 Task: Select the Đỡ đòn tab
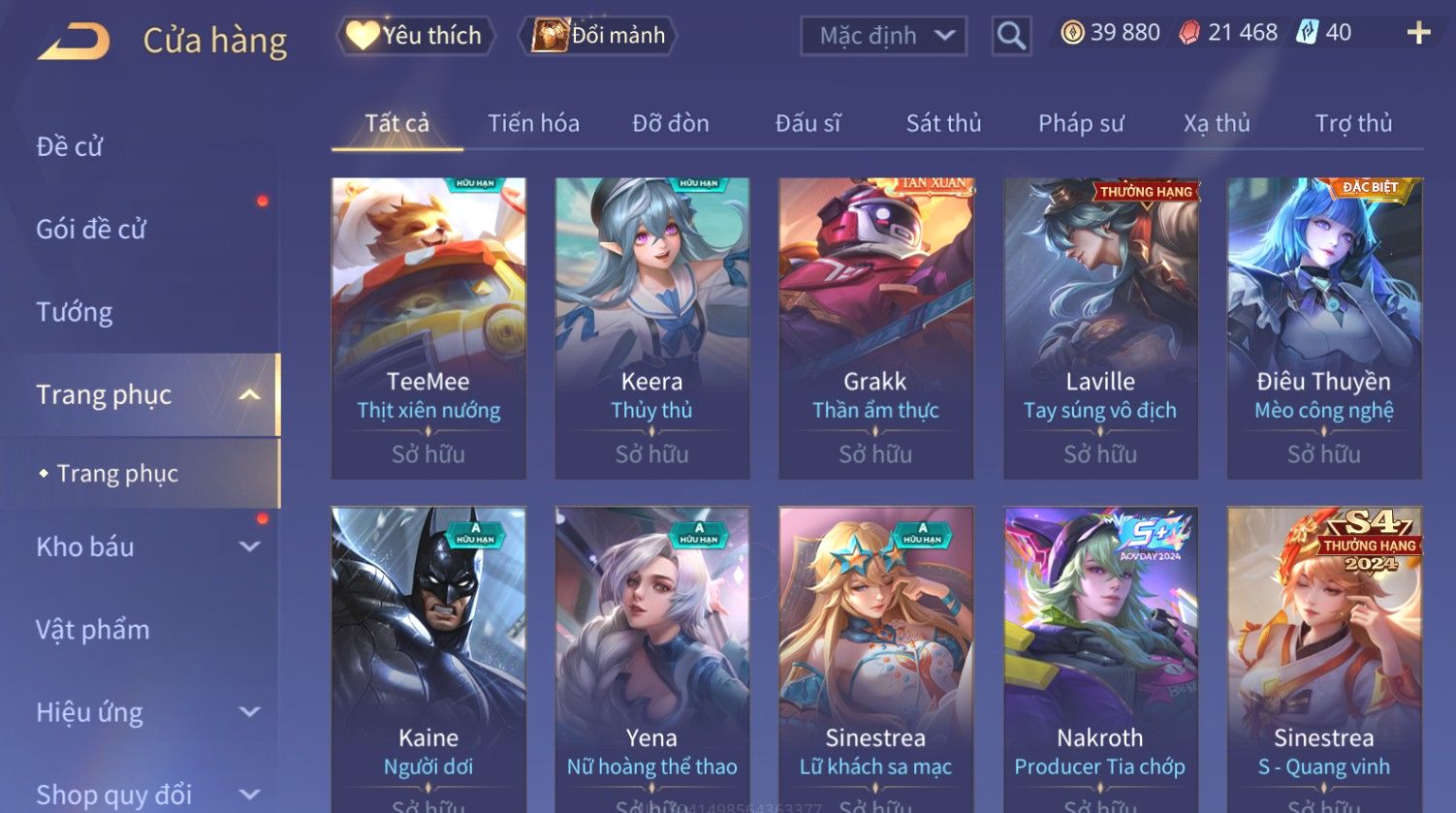pyautogui.click(x=671, y=123)
